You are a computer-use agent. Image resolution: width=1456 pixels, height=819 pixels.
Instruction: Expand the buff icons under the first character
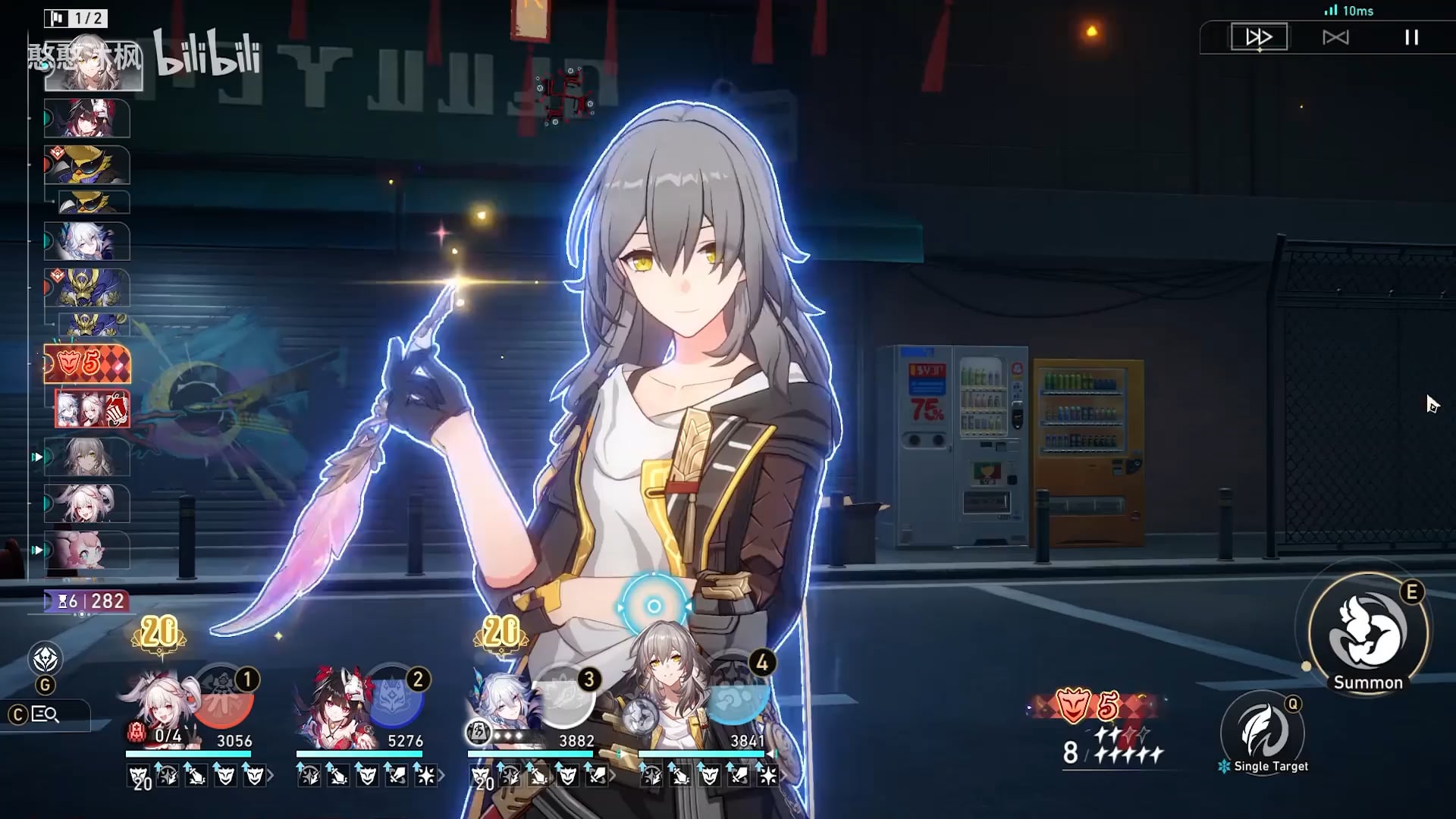click(271, 776)
